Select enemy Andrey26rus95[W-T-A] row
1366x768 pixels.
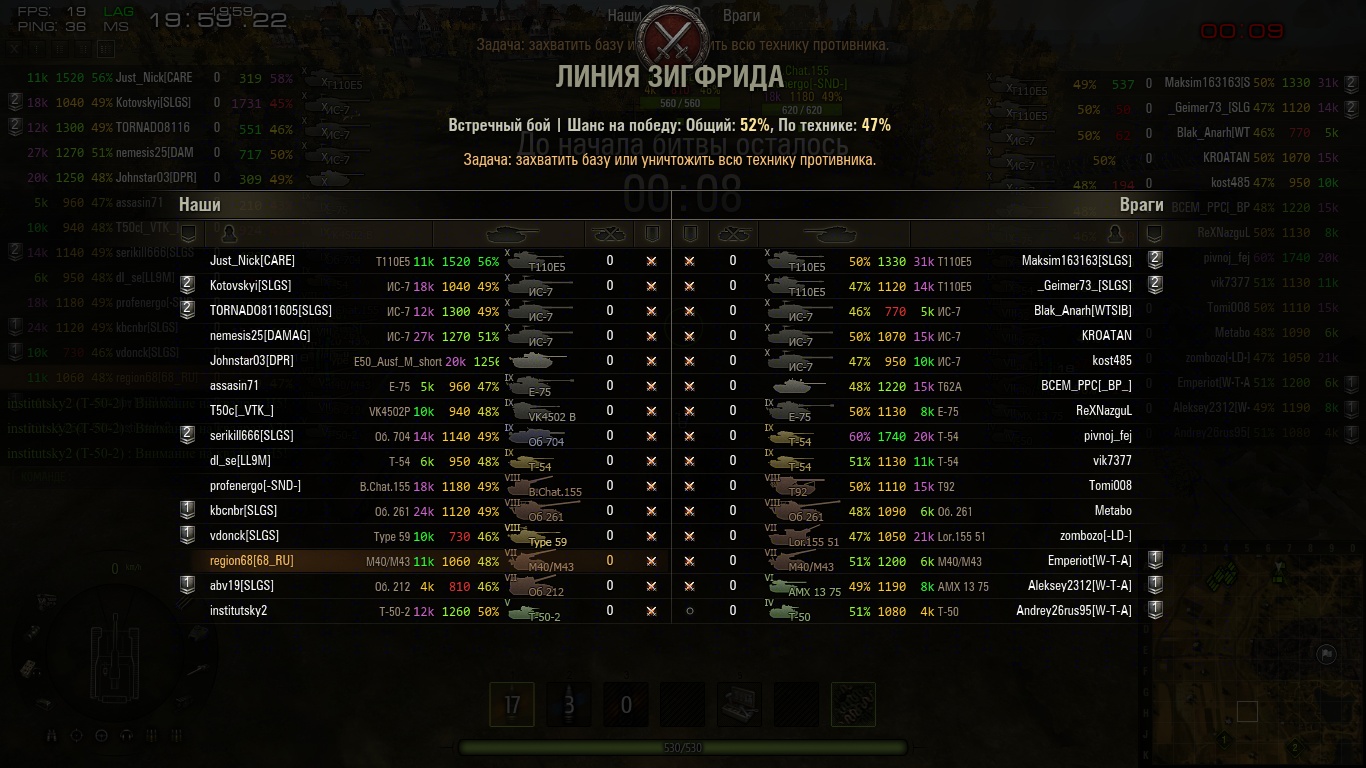pyautogui.click(x=1073, y=611)
